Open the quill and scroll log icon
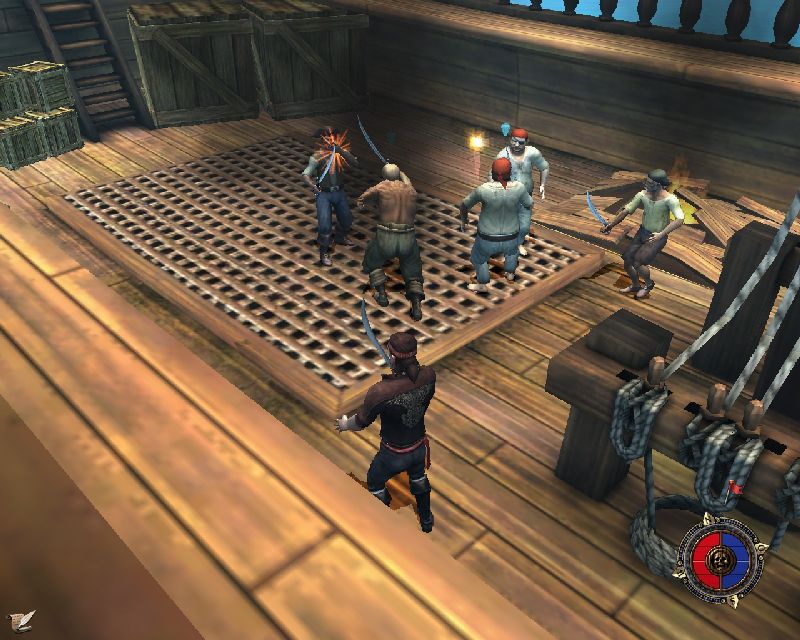 pos(20,619)
